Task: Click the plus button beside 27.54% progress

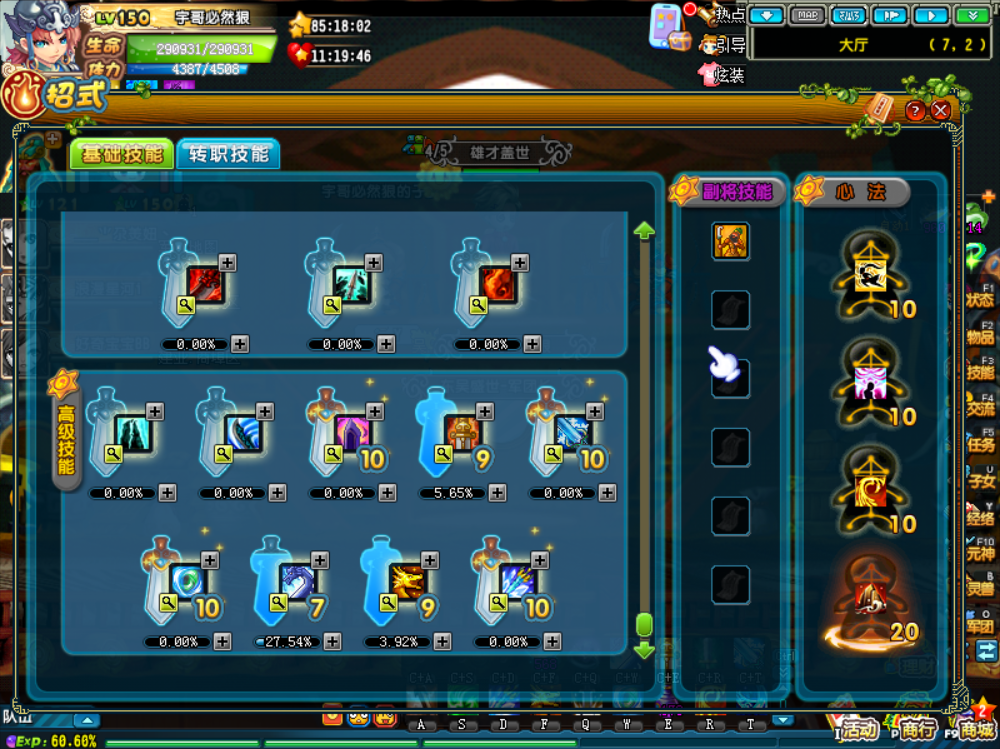Action: [332, 642]
